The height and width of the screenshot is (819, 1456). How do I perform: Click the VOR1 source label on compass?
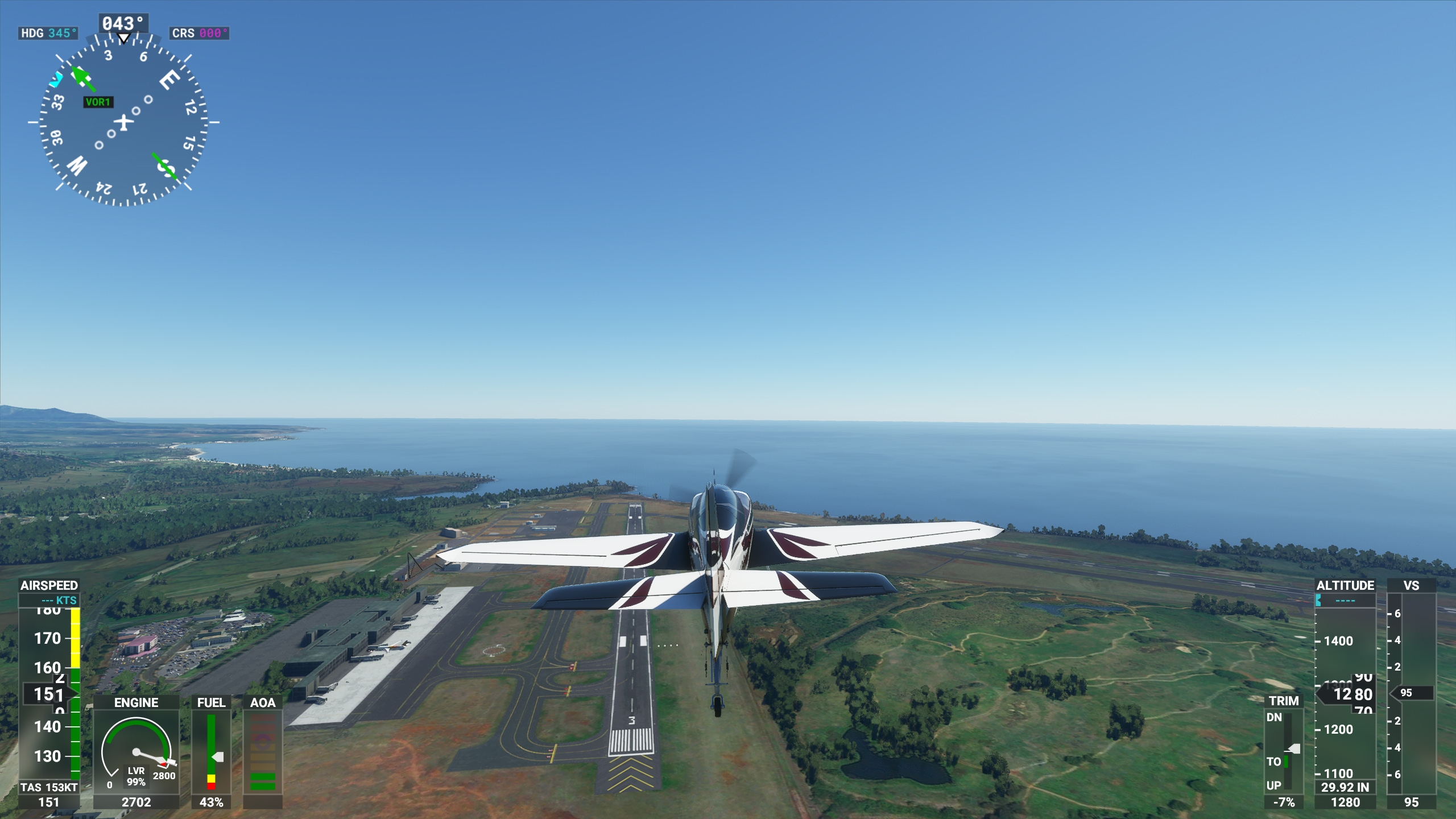[98, 102]
